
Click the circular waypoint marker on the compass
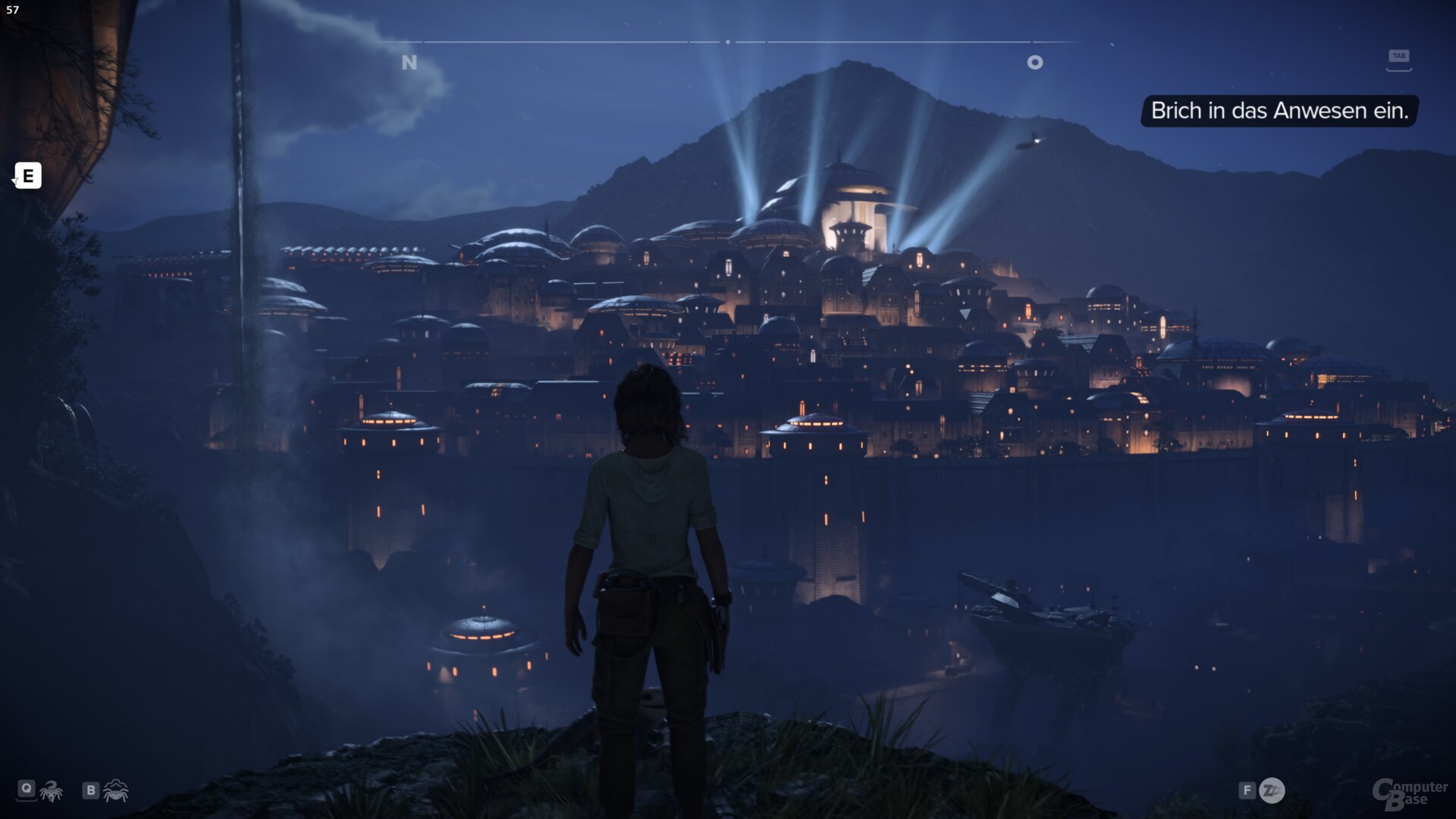tap(1034, 62)
